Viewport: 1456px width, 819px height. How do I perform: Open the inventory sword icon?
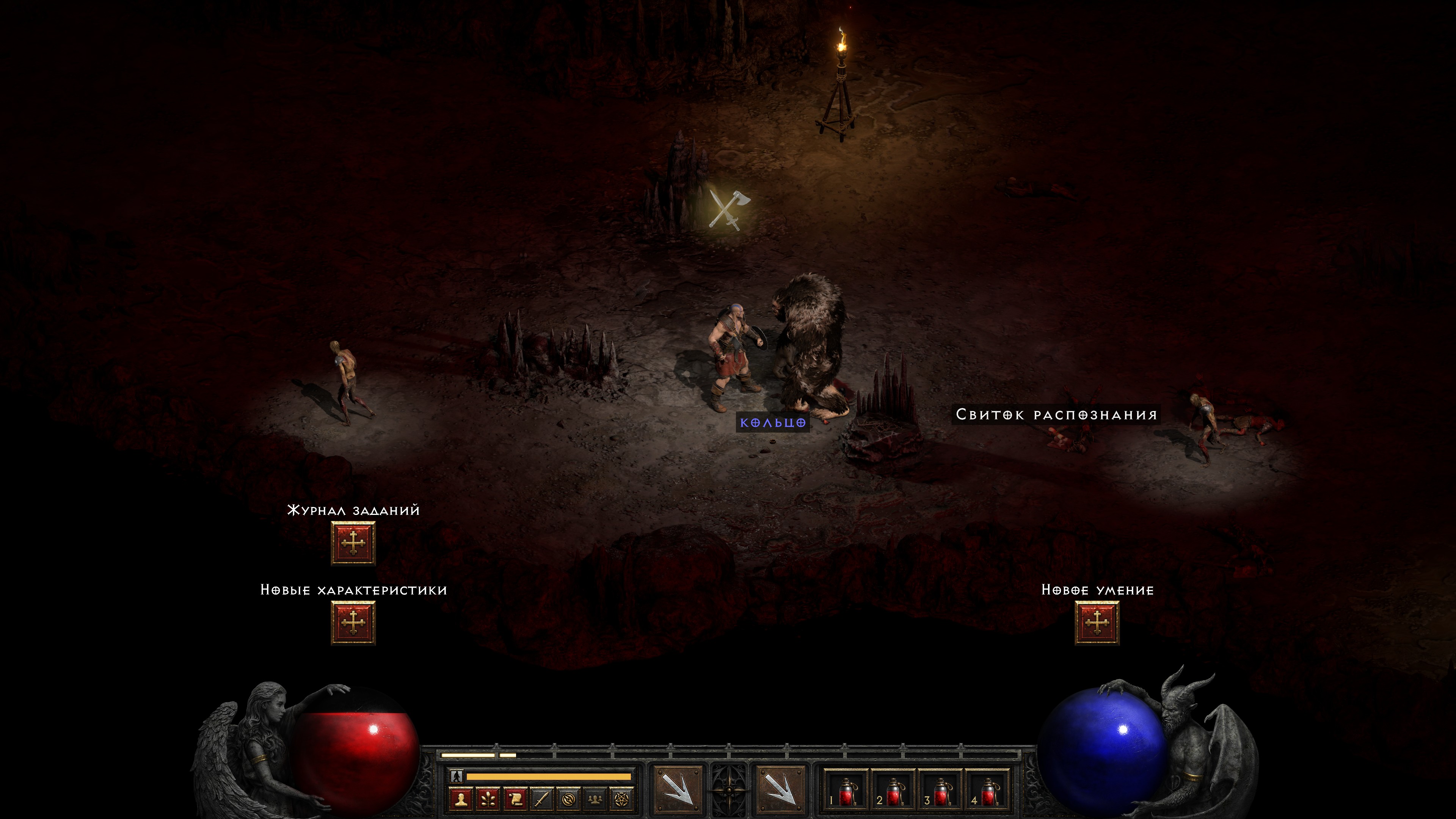pyautogui.click(x=542, y=799)
